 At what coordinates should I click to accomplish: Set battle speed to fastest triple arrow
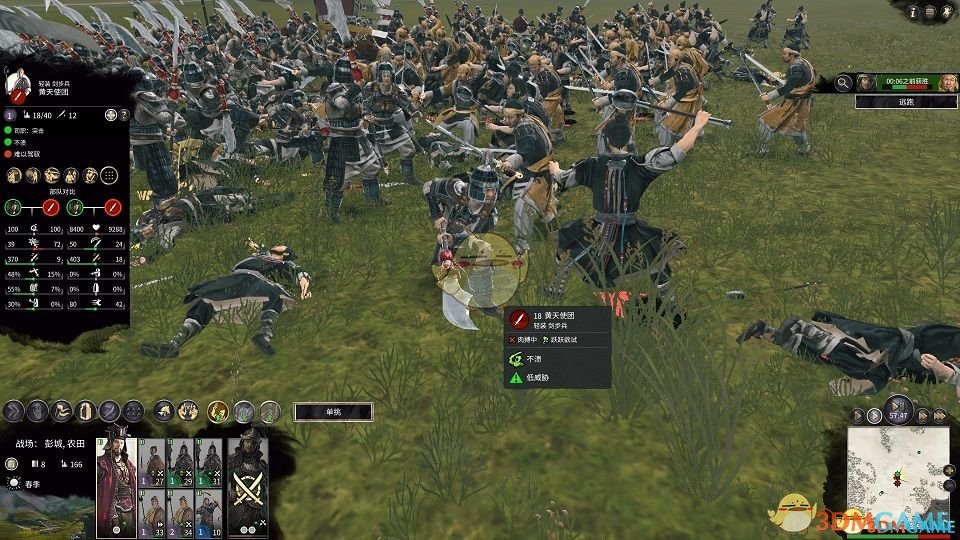point(939,415)
